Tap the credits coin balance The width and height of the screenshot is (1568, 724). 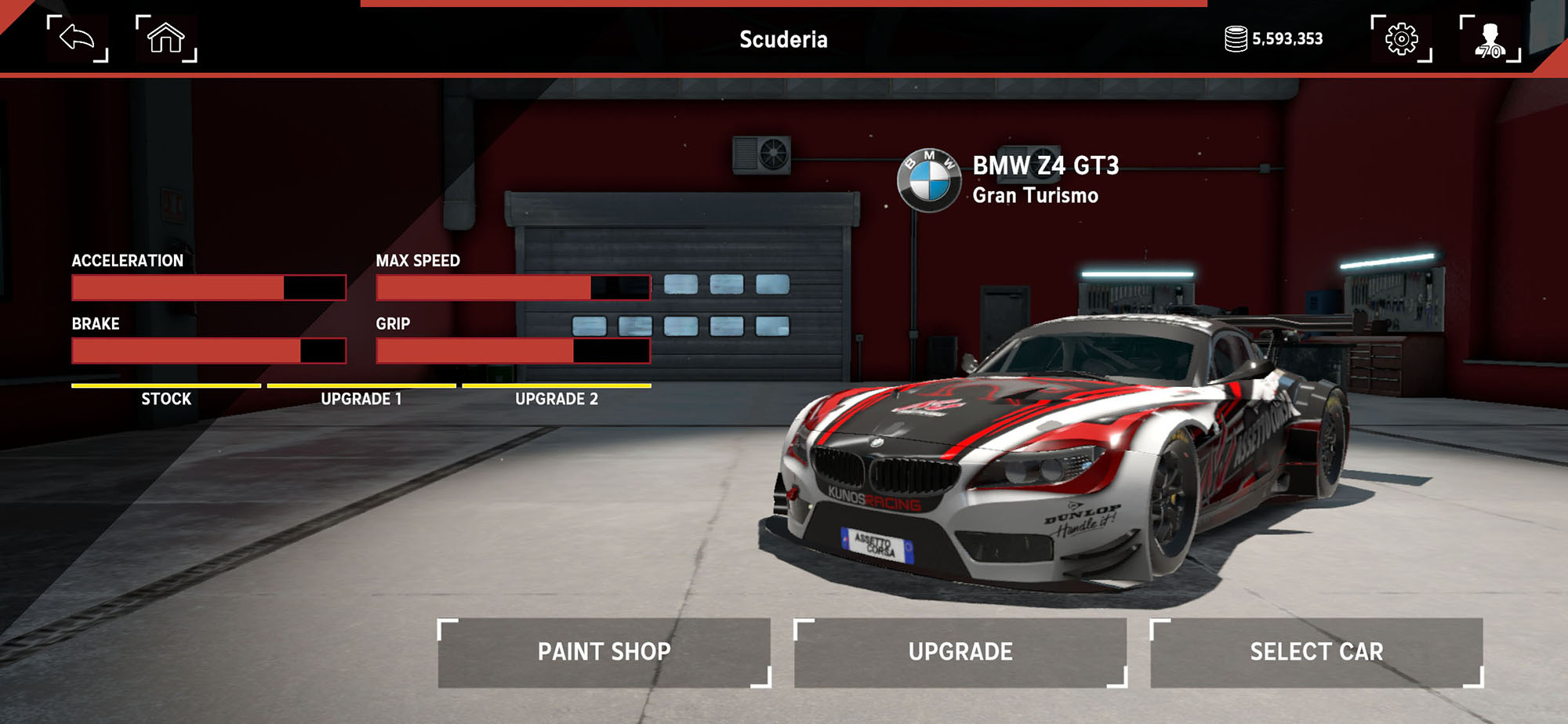point(1274,38)
